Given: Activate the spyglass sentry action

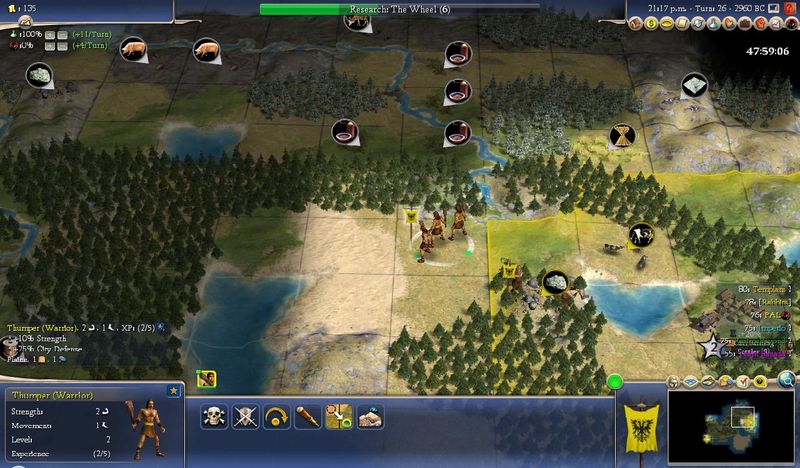Looking at the screenshot, I should tap(306, 416).
